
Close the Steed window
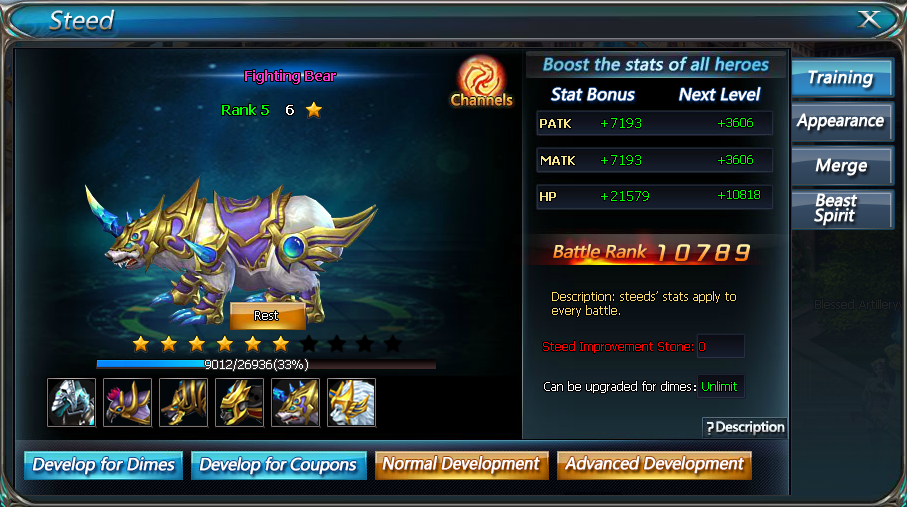click(x=870, y=20)
